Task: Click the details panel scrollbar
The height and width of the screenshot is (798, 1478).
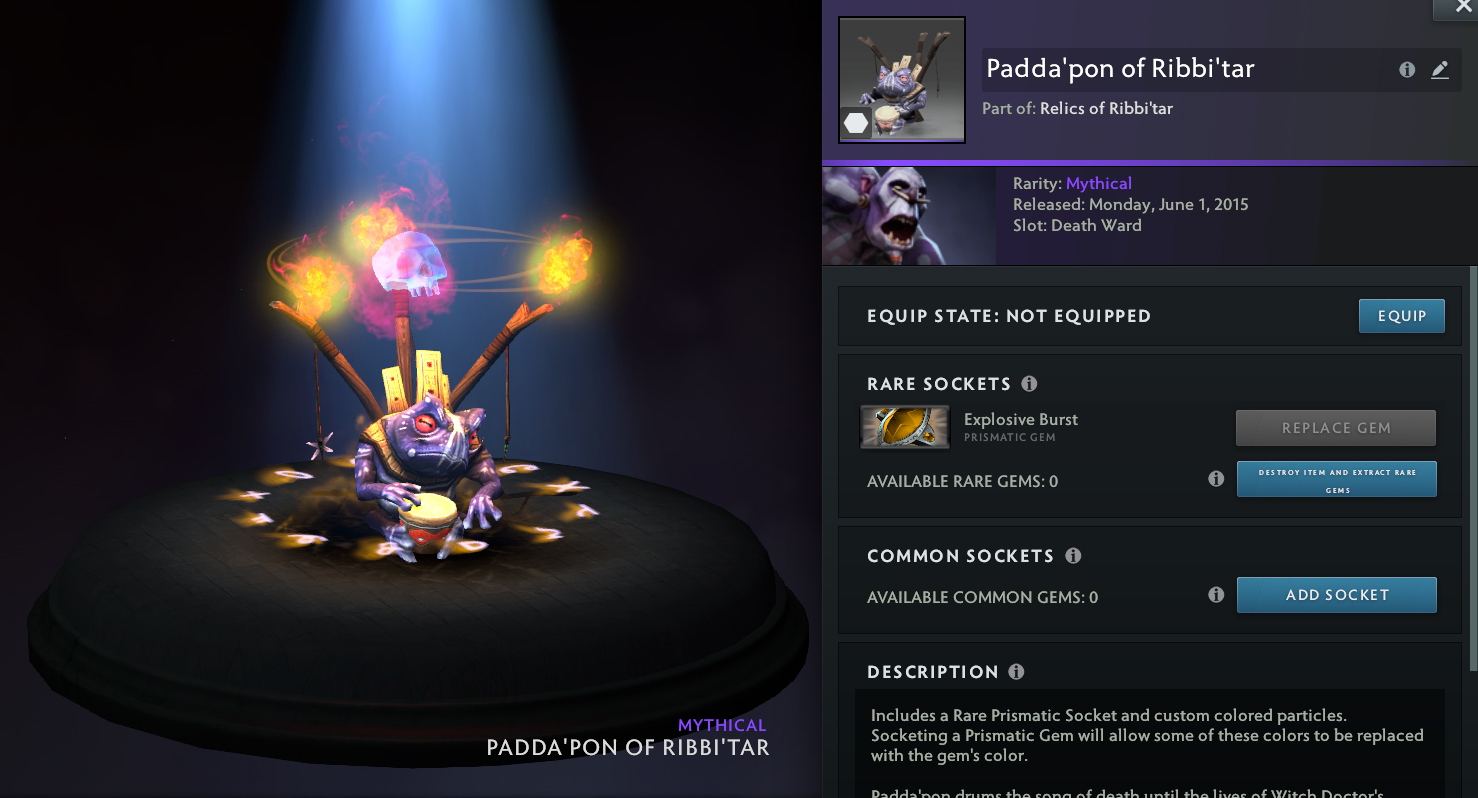Action: click(x=1473, y=470)
